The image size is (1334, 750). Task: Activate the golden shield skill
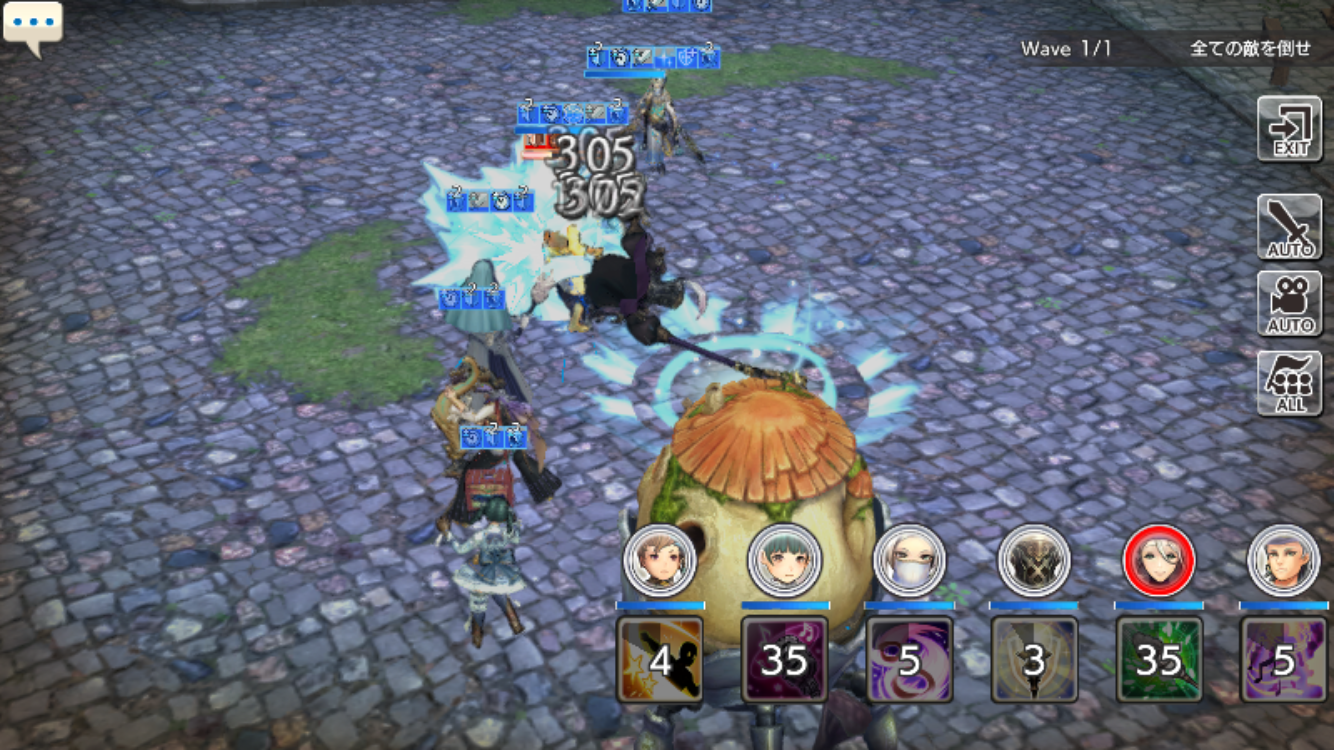click(1034, 659)
